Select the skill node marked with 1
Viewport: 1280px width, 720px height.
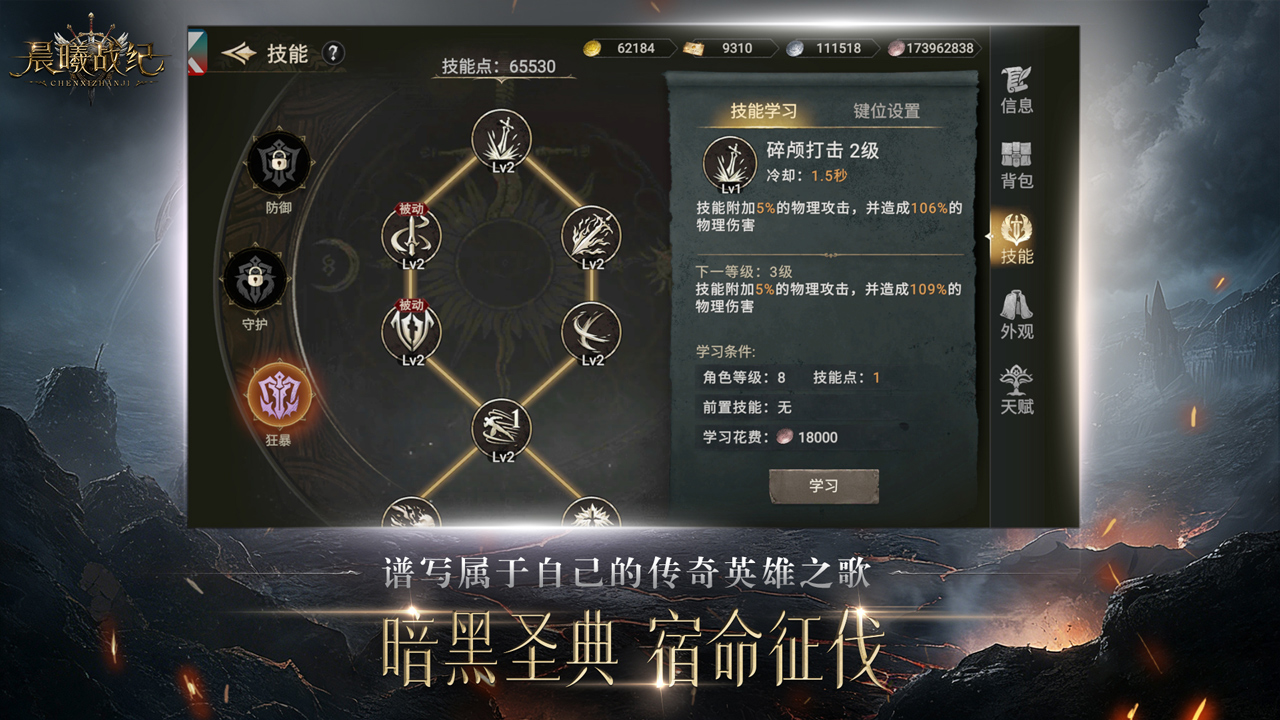point(501,428)
